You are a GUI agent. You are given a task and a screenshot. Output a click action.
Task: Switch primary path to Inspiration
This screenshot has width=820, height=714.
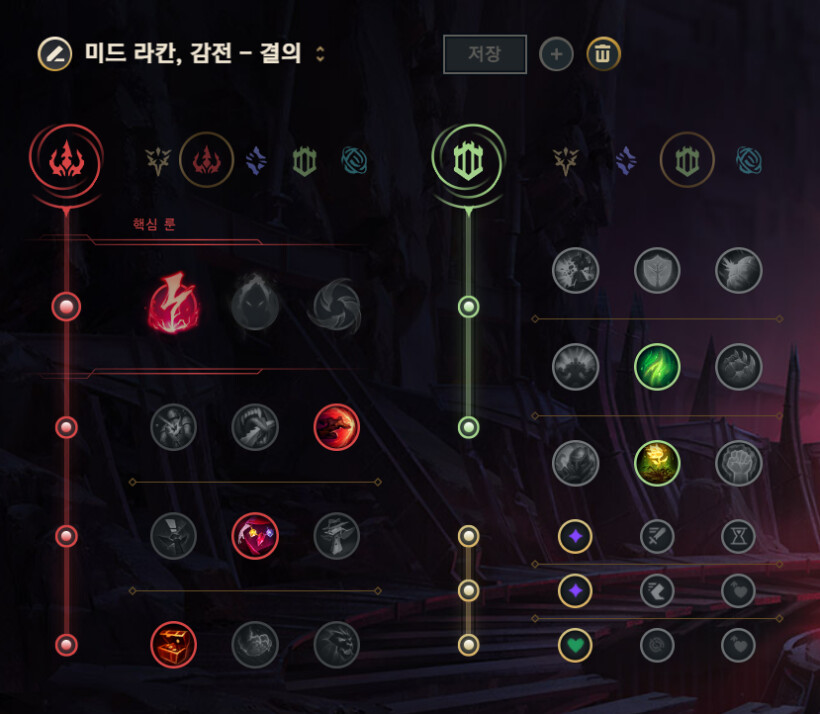[x=353, y=160]
